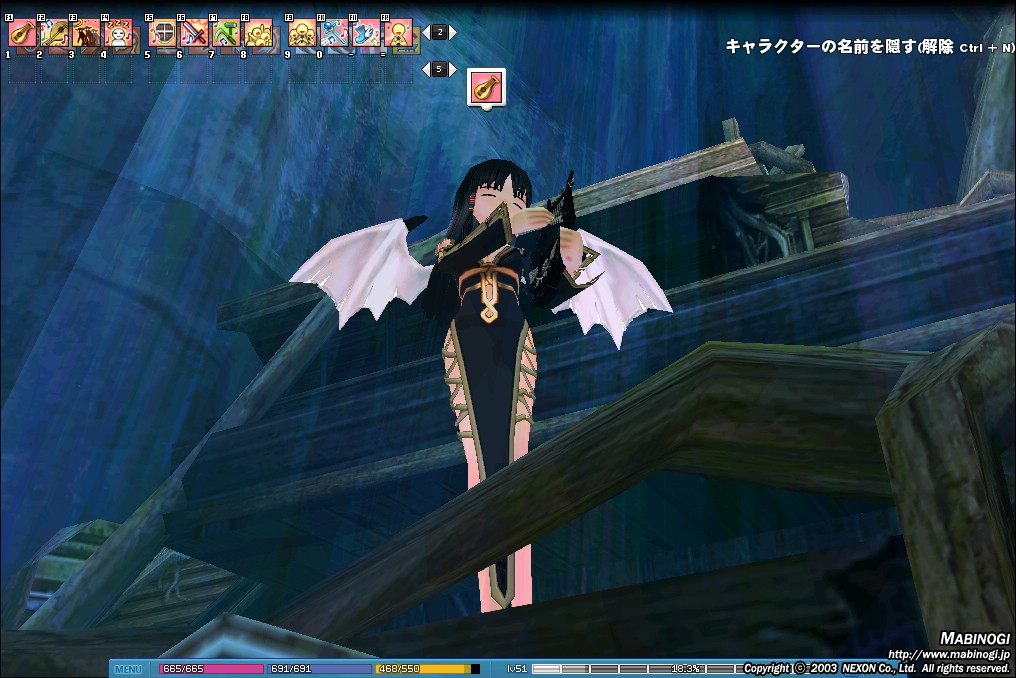The image size is (1016, 678).
Task: Activate the F6 sword with music note skill
Action: (194, 33)
